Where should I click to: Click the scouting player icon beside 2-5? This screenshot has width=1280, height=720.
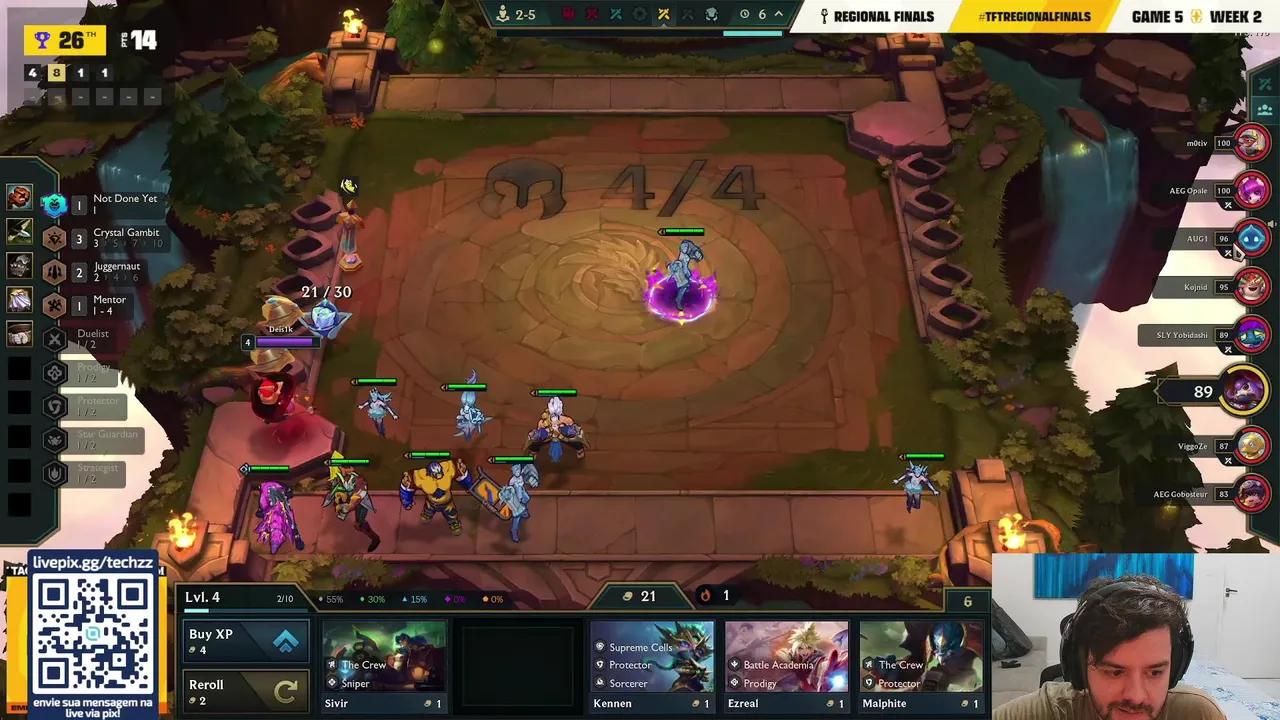coord(502,14)
